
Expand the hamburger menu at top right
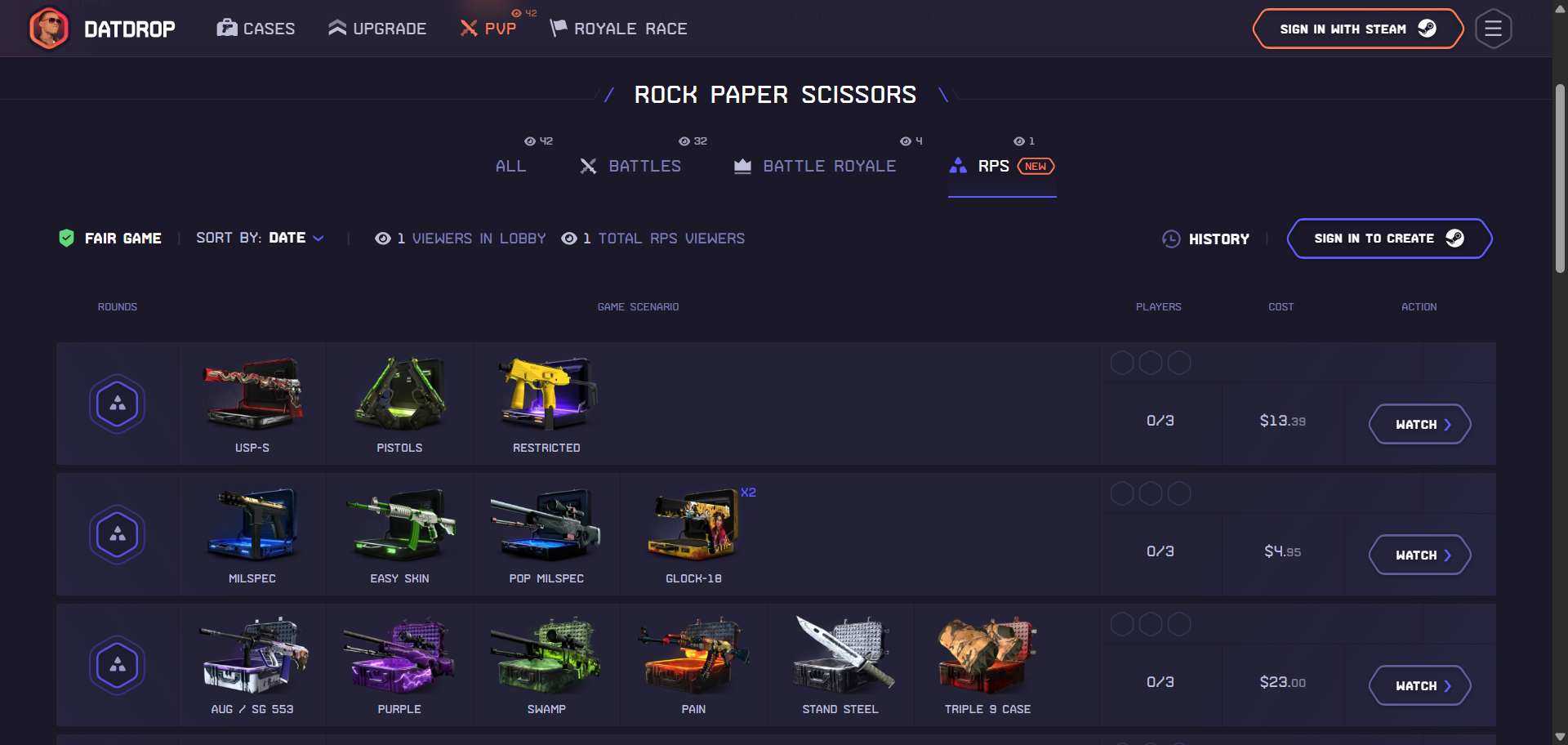point(1493,28)
